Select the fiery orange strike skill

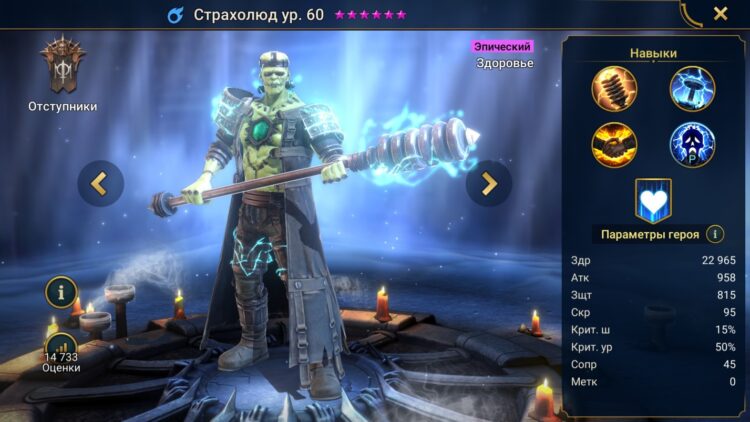614,144
